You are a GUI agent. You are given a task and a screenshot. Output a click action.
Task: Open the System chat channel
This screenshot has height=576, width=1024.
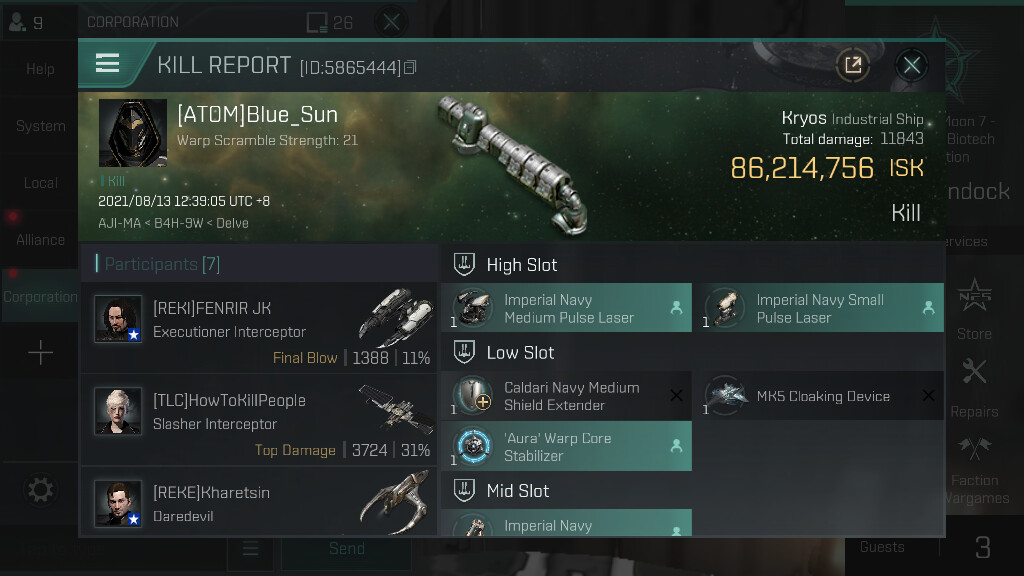40,127
